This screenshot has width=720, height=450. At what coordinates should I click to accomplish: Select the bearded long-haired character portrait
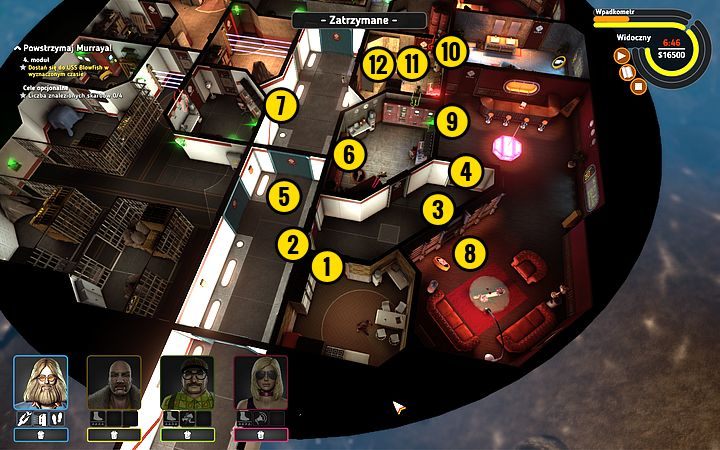pyautogui.click(x=41, y=383)
